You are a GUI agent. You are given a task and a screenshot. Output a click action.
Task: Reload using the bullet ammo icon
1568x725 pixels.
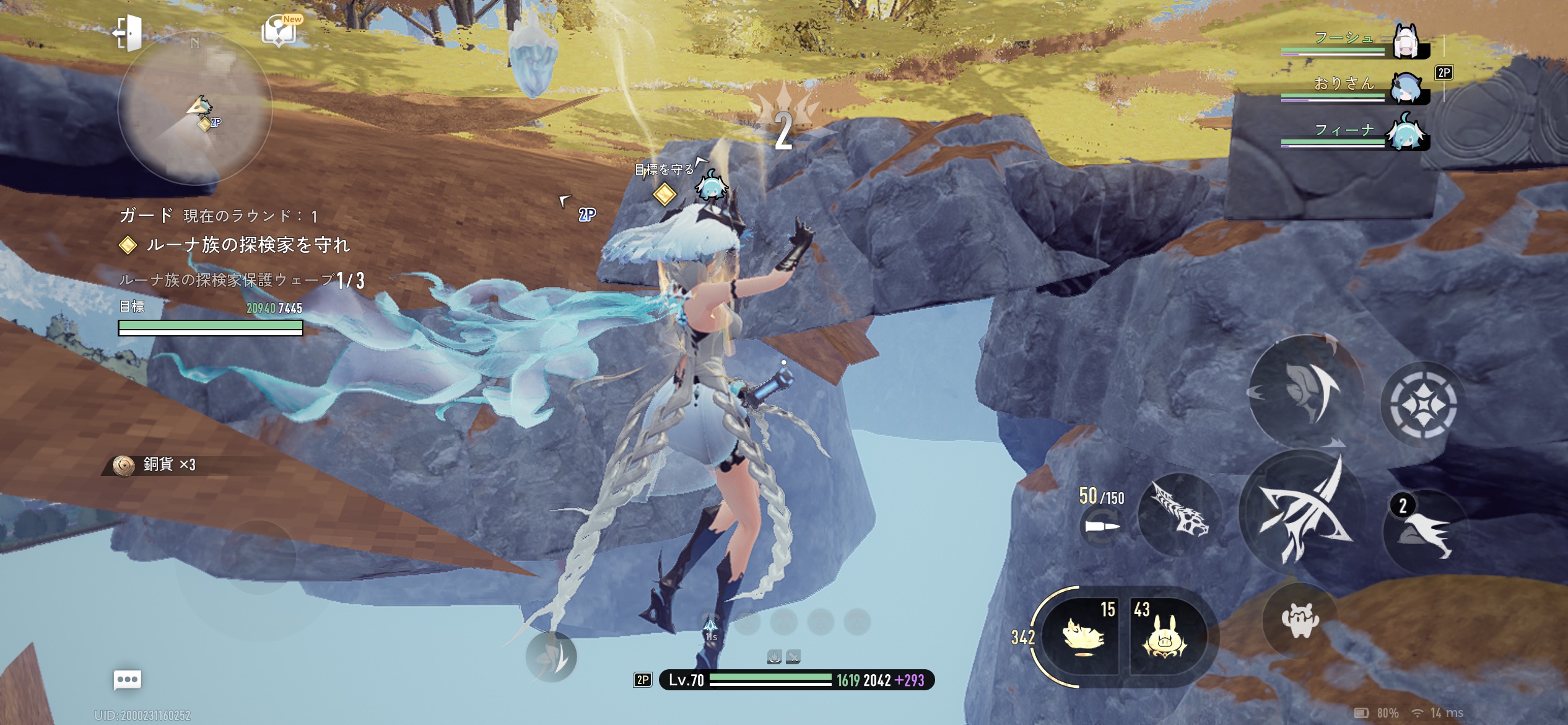(x=1102, y=527)
